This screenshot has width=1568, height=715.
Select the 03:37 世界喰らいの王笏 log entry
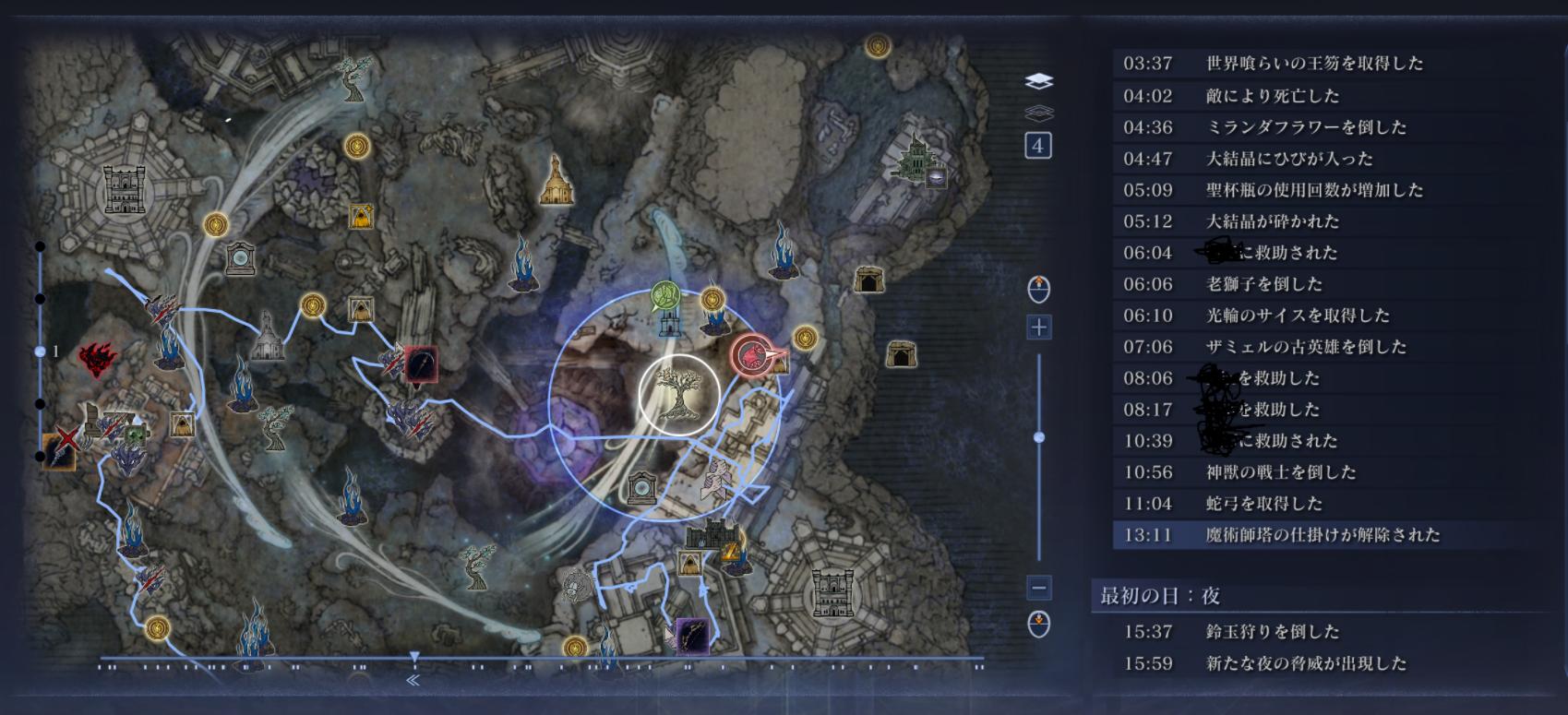pos(1274,64)
